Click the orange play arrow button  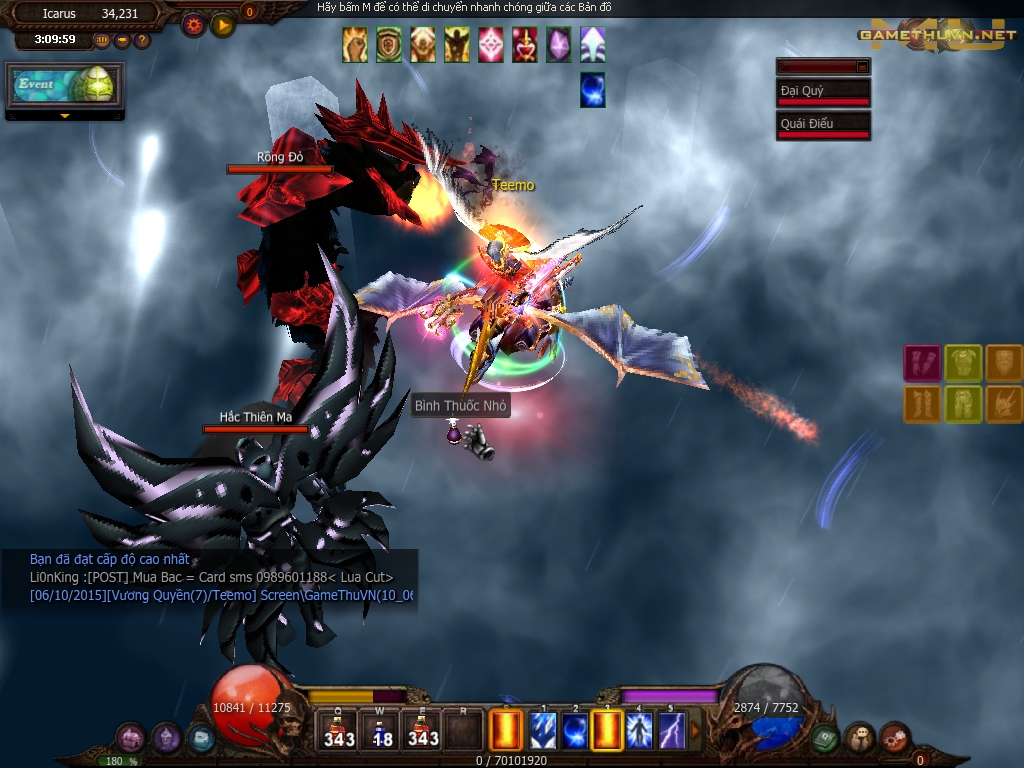pos(223,24)
